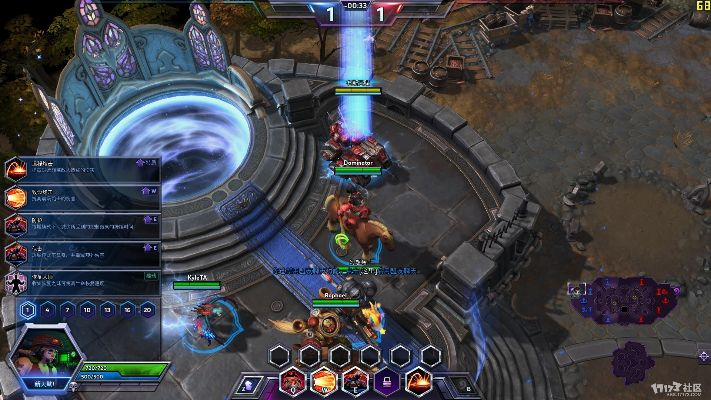View the level 20 talent tier

148,310
